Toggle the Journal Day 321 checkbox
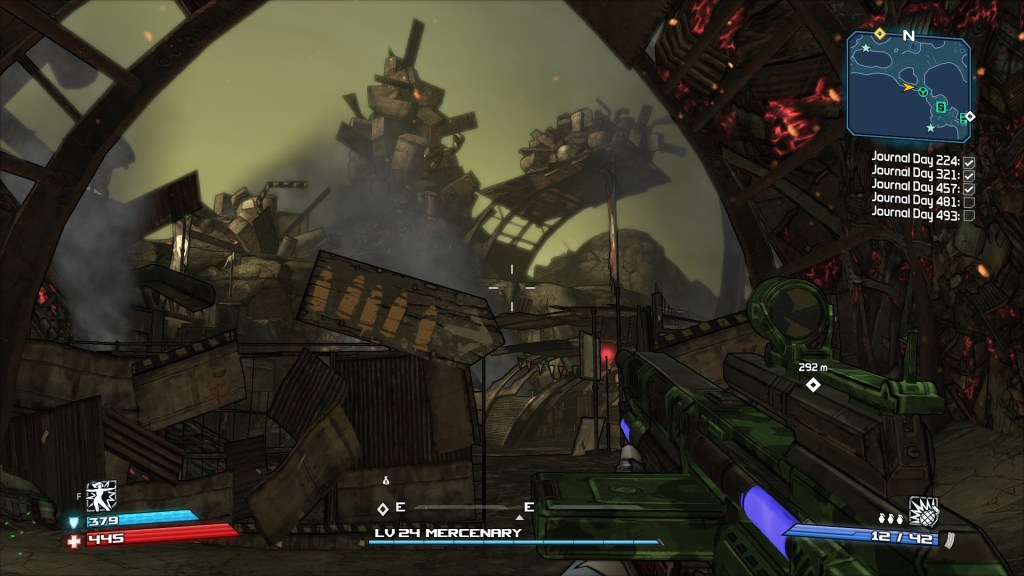1024x576 pixels. (x=968, y=174)
